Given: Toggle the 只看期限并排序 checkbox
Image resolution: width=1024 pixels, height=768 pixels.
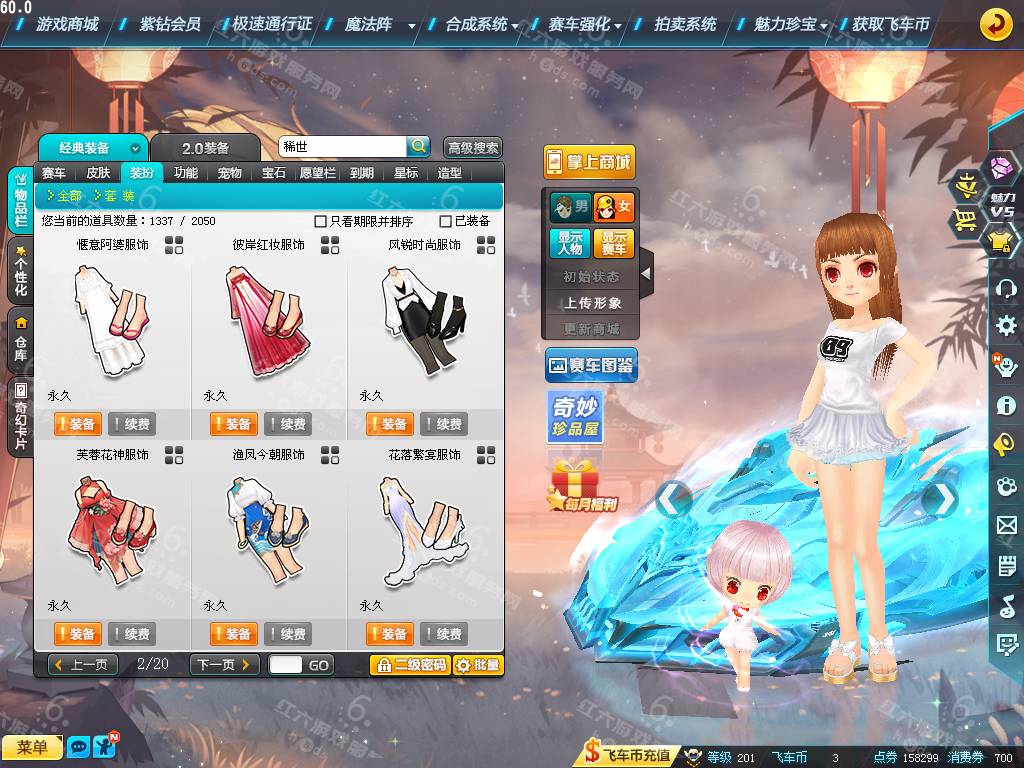Looking at the screenshot, I should click(x=321, y=221).
